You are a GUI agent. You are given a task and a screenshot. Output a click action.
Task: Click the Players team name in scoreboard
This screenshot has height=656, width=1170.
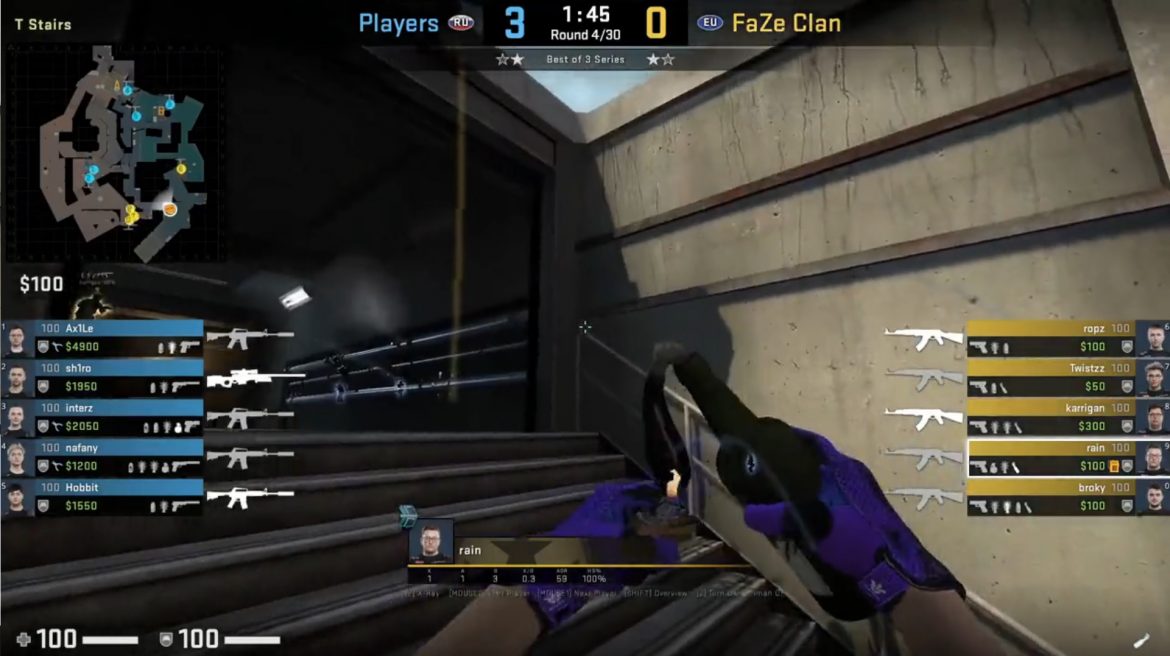coord(398,23)
